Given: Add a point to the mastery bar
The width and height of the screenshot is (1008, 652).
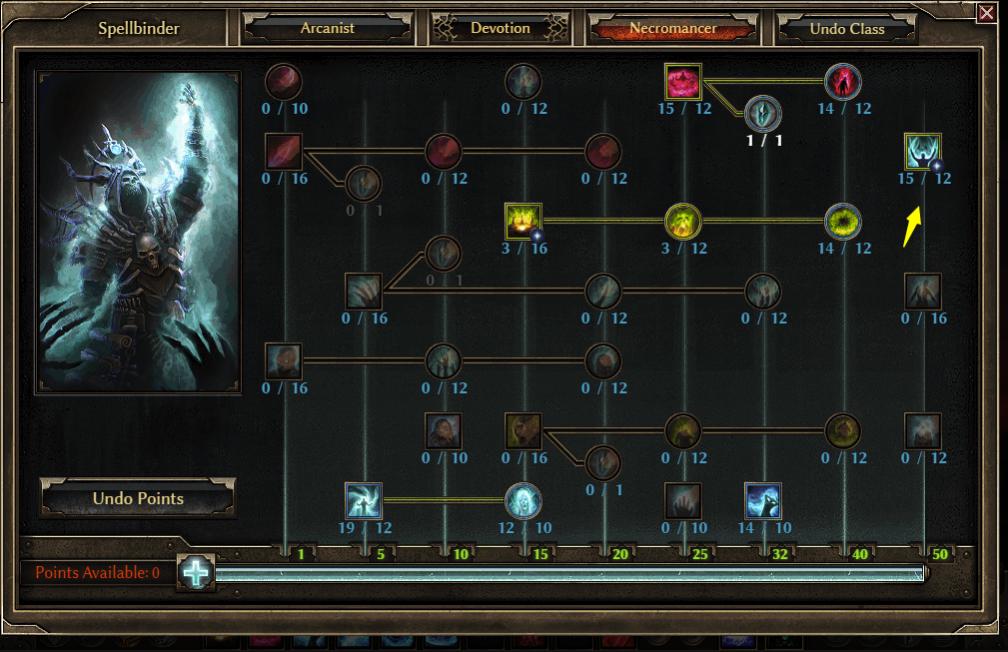Looking at the screenshot, I should [x=196, y=573].
